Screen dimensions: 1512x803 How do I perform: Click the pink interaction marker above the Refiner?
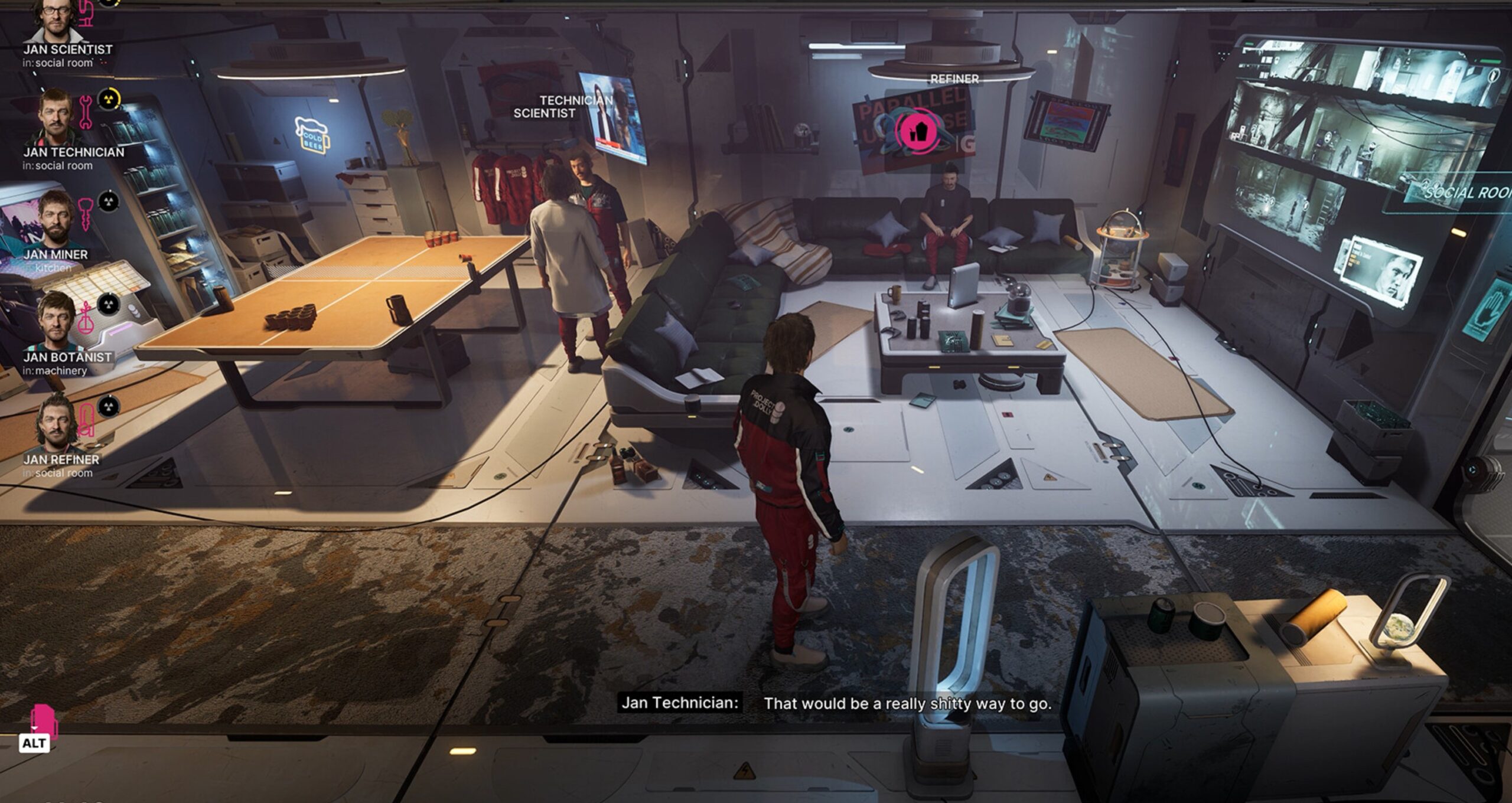tap(919, 132)
